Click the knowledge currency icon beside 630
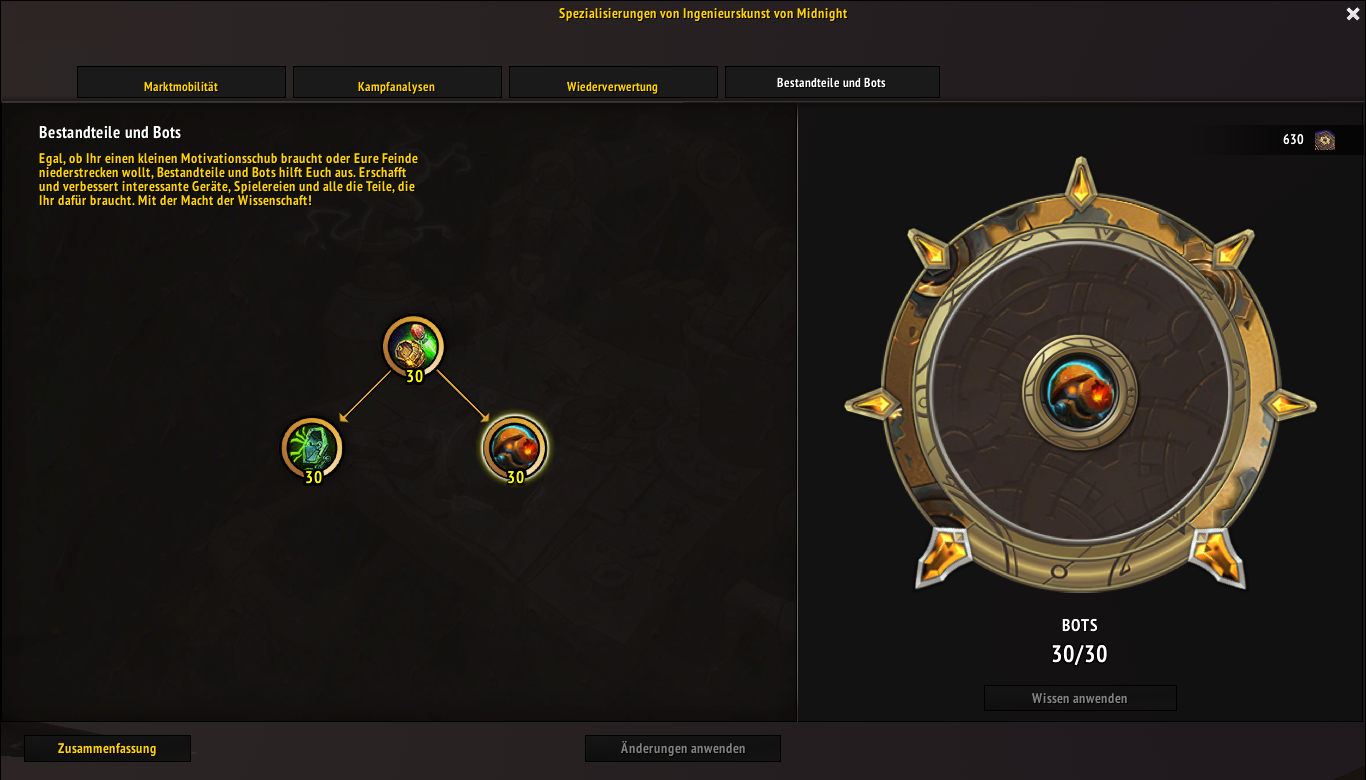 coord(1325,140)
